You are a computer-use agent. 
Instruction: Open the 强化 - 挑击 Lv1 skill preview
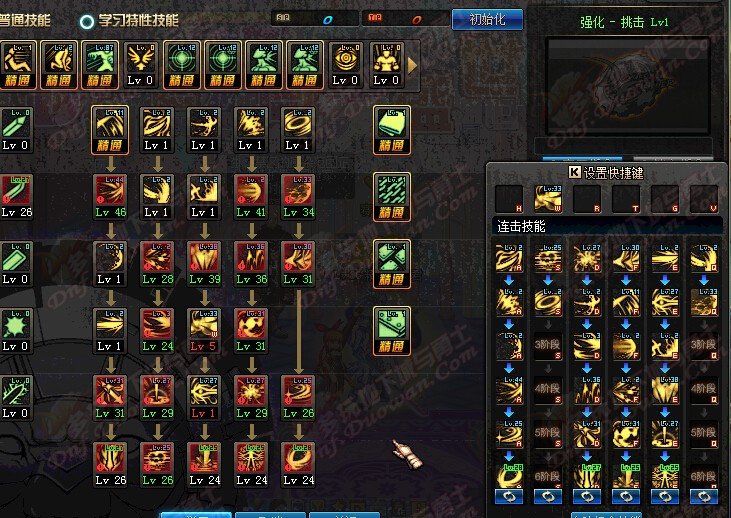coord(627,82)
